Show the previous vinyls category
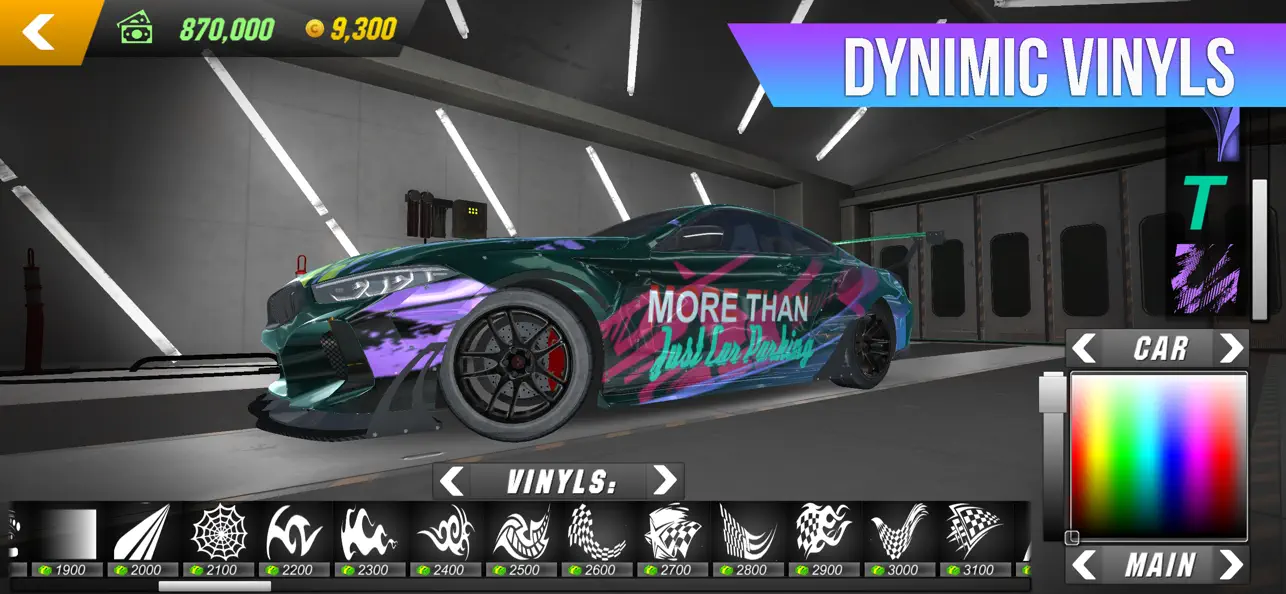1286x594 pixels. (453, 482)
